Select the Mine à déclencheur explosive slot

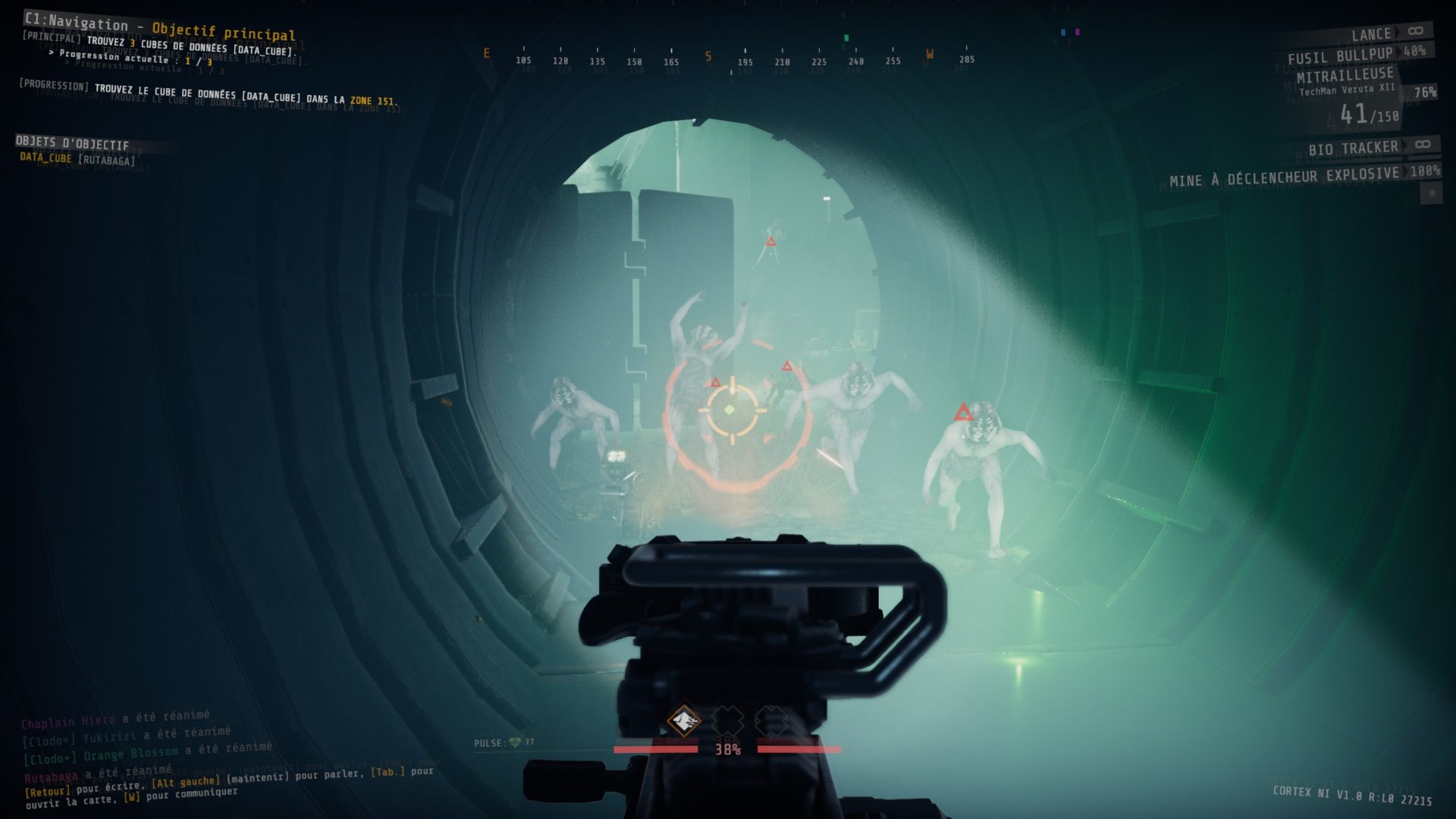click(x=1284, y=177)
